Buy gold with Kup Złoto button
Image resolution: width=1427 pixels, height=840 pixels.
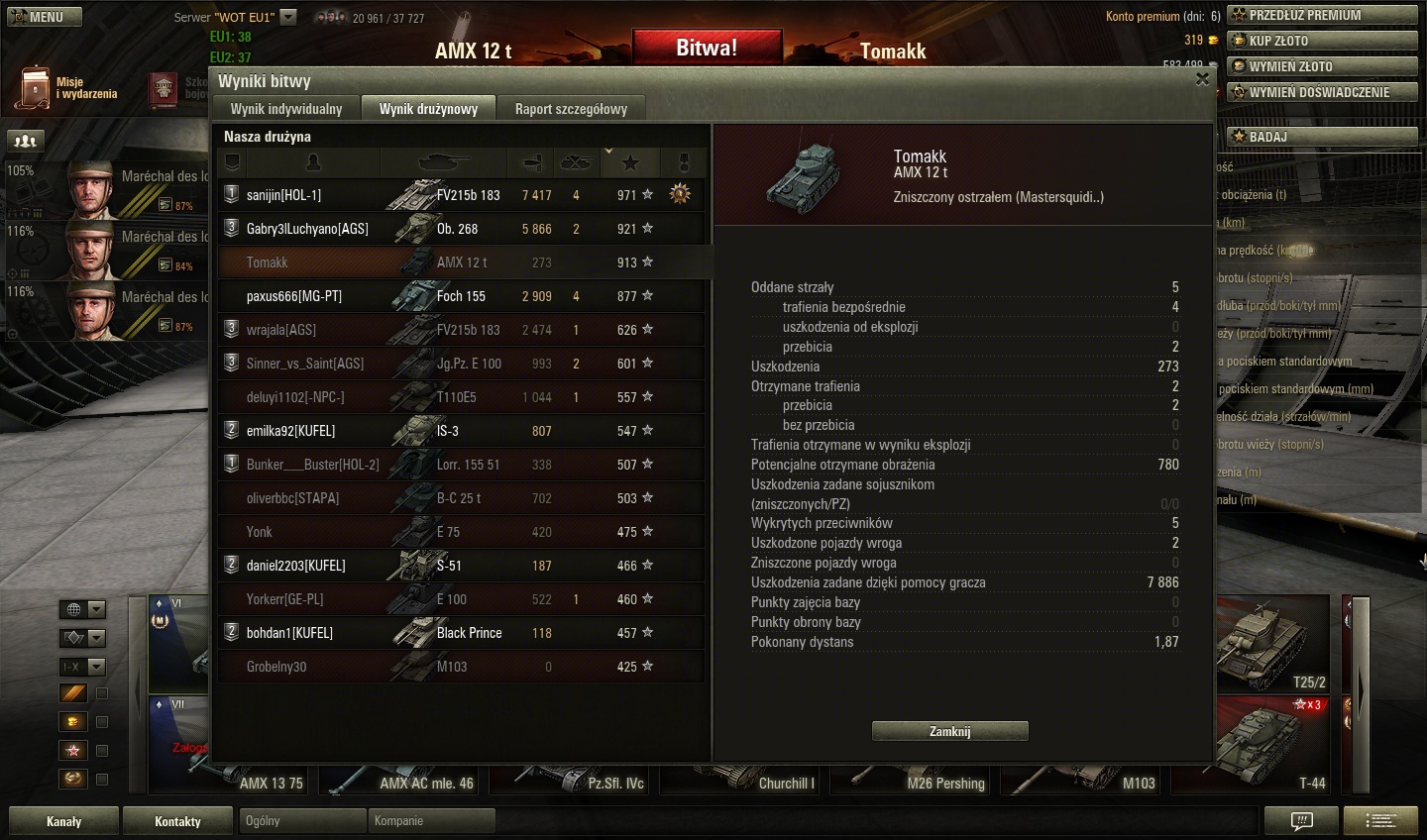[x=1322, y=41]
